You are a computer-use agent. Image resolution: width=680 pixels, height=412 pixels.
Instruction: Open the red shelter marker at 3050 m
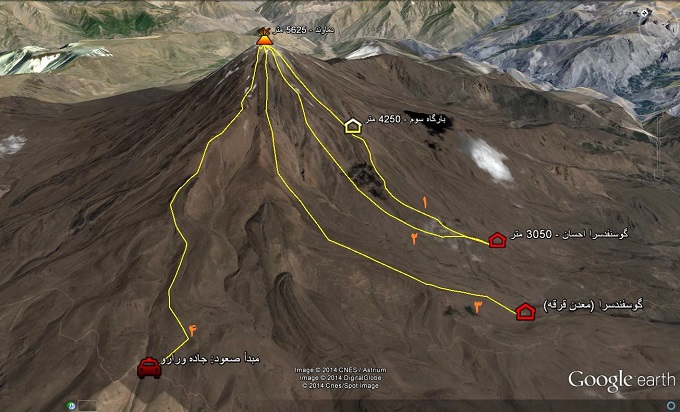click(x=497, y=239)
